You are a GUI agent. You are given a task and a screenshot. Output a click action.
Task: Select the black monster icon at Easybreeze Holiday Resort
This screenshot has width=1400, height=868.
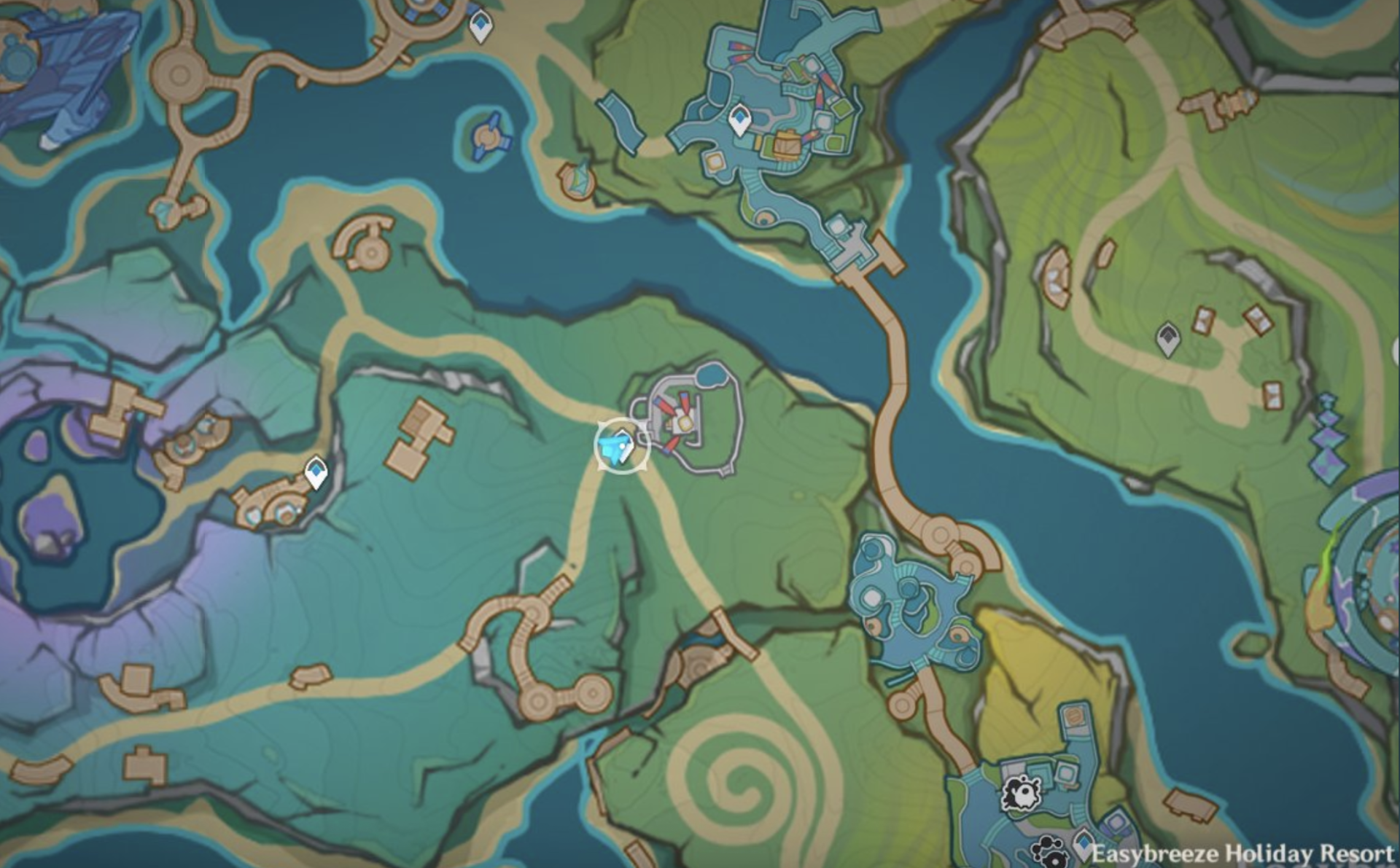point(1022,792)
